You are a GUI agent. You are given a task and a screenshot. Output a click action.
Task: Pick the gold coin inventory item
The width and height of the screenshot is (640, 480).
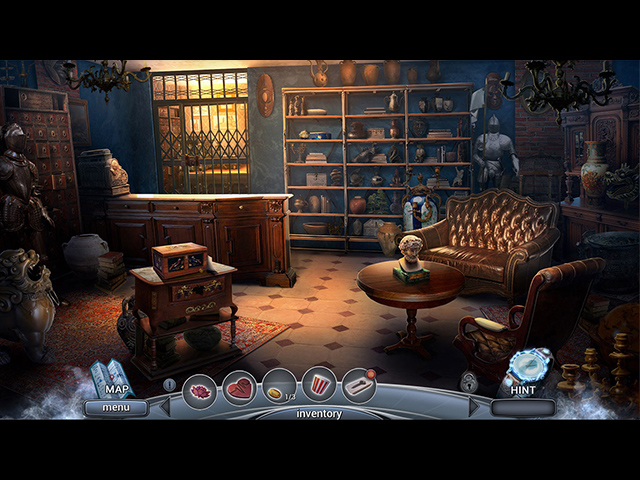point(278,388)
